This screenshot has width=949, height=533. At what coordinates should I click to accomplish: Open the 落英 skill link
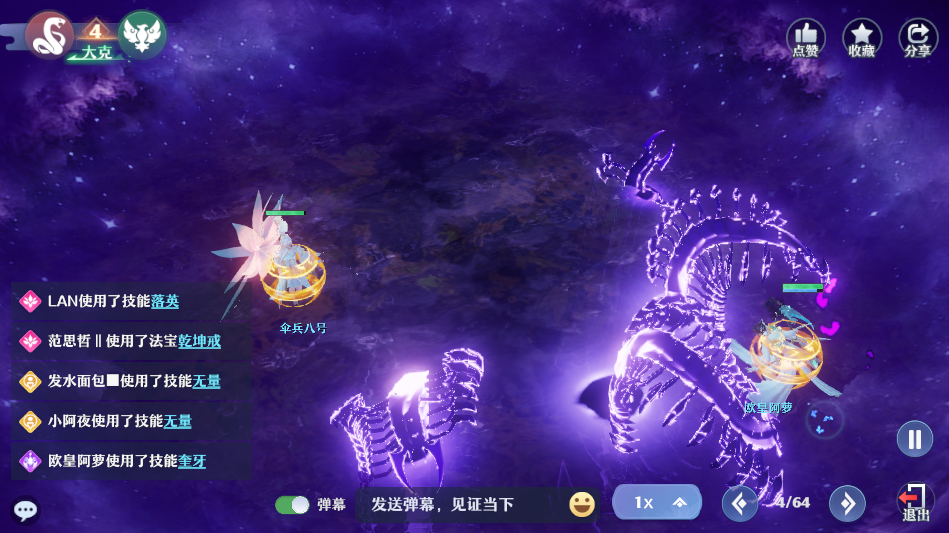(x=165, y=301)
